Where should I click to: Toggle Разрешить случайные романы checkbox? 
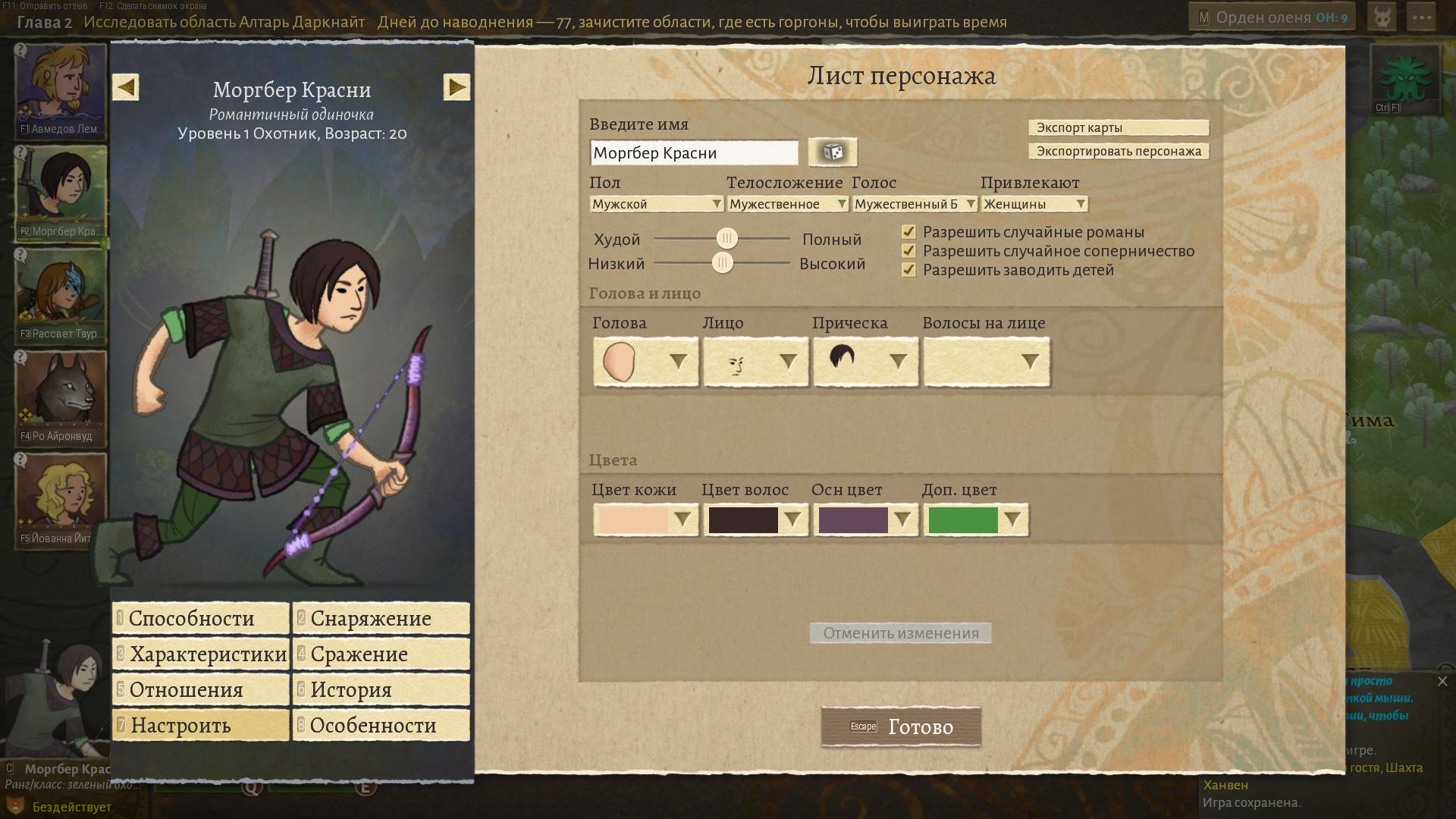908,232
